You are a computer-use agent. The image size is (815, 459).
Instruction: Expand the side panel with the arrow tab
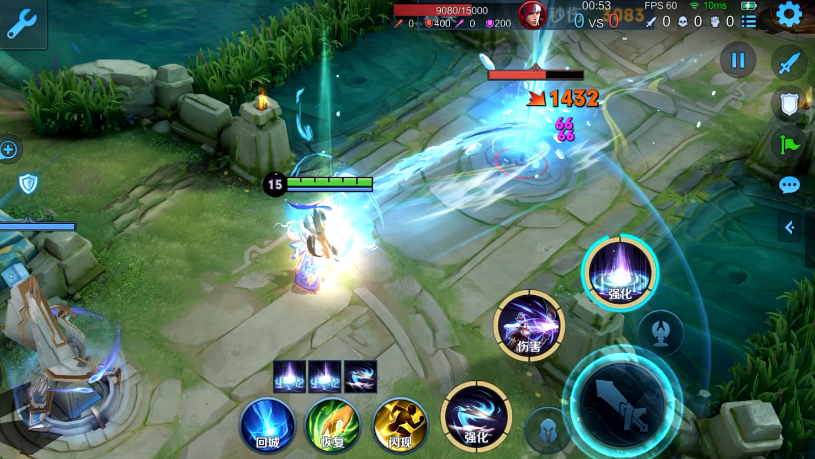(790, 228)
